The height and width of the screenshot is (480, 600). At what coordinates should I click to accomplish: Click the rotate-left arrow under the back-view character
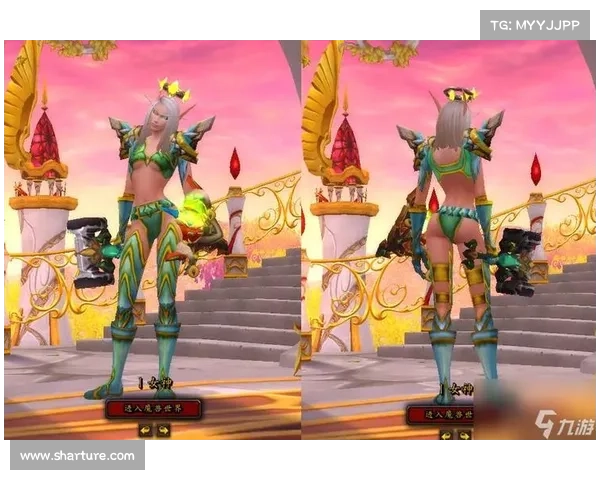445,435
